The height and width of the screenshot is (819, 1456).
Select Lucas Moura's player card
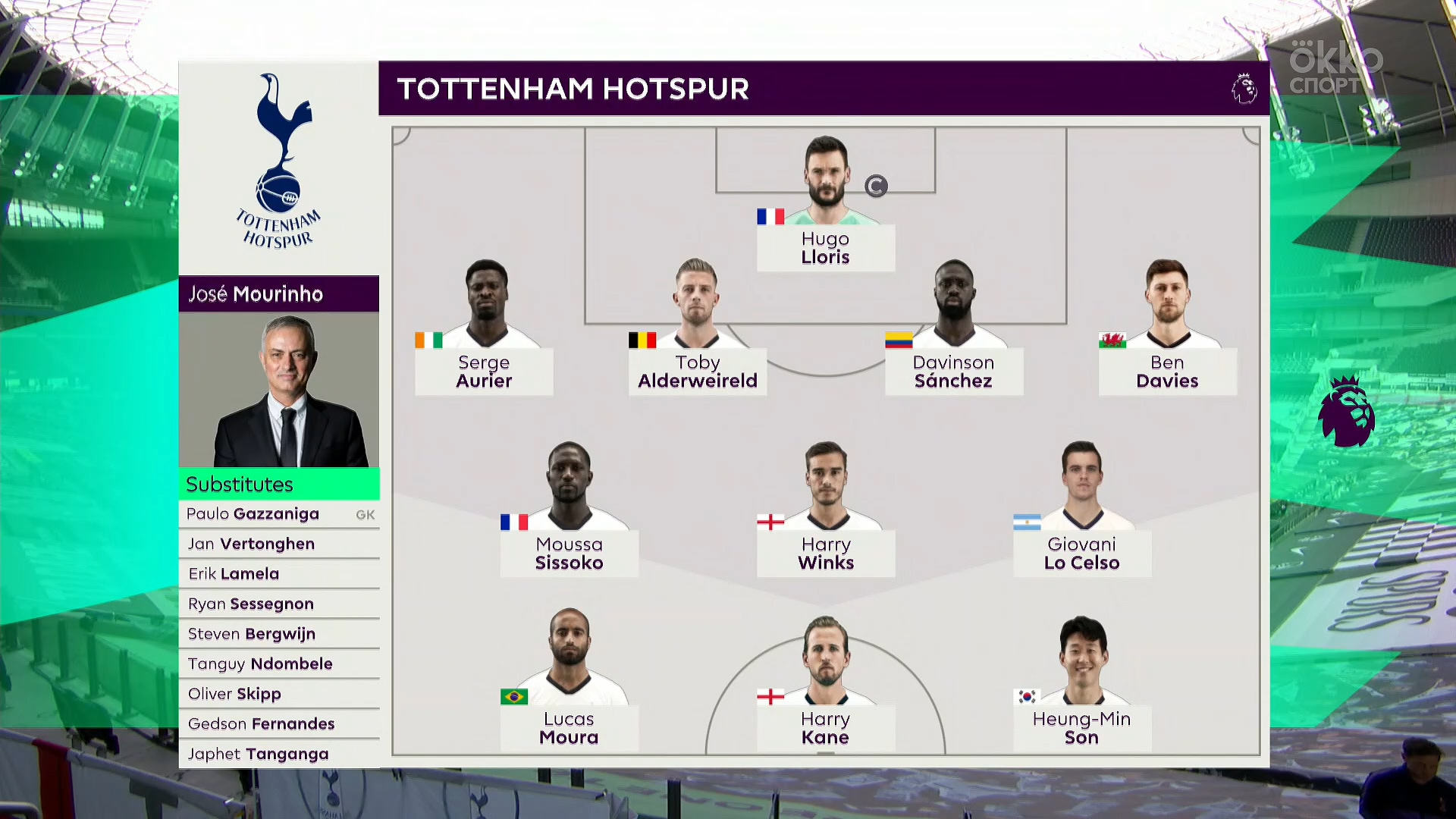569,728
